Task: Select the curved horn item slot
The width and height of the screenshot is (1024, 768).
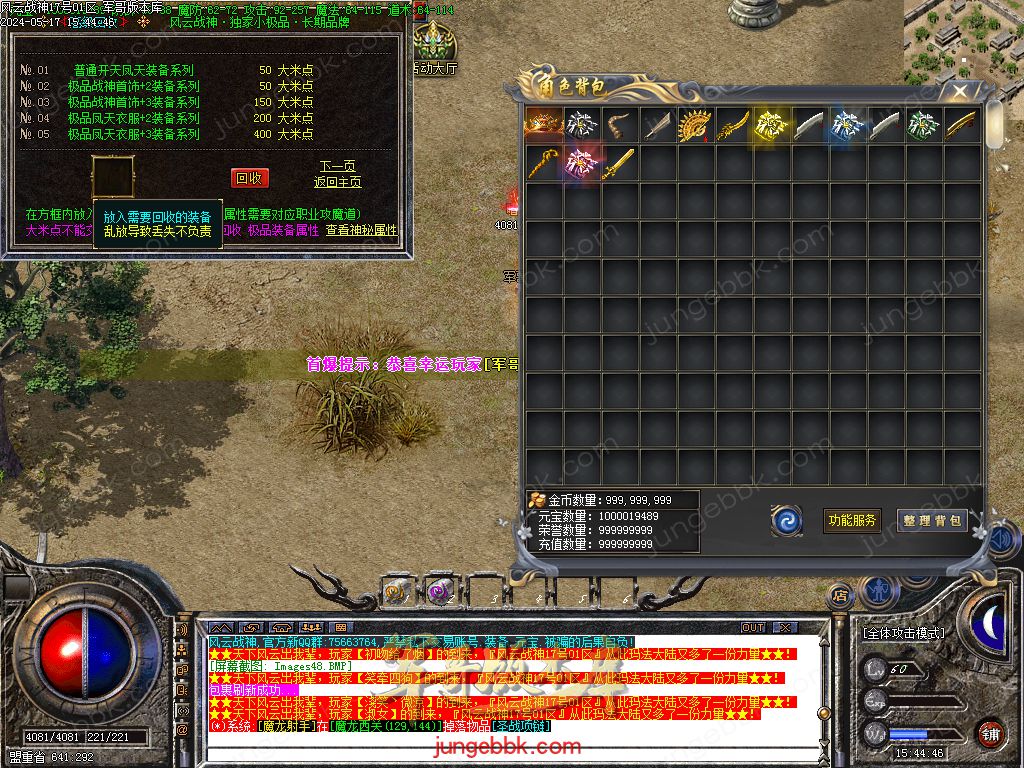Action: pos(621,125)
